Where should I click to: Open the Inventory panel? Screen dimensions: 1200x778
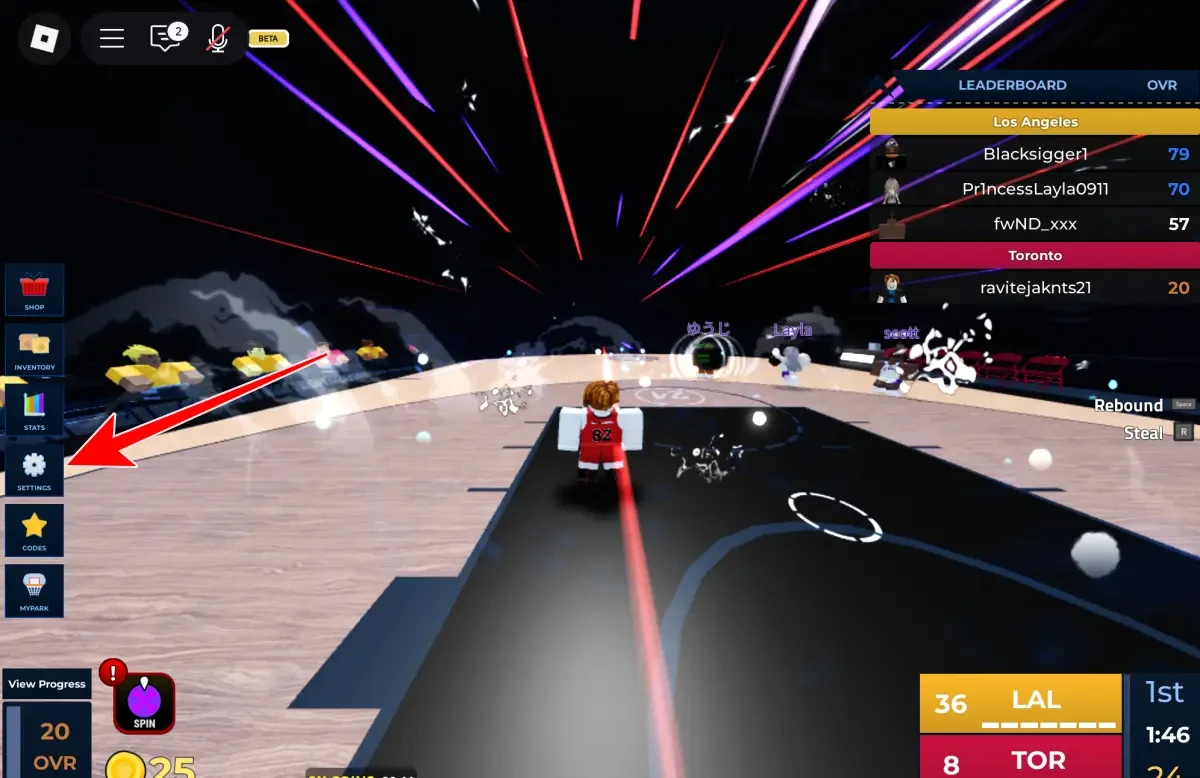[35, 349]
